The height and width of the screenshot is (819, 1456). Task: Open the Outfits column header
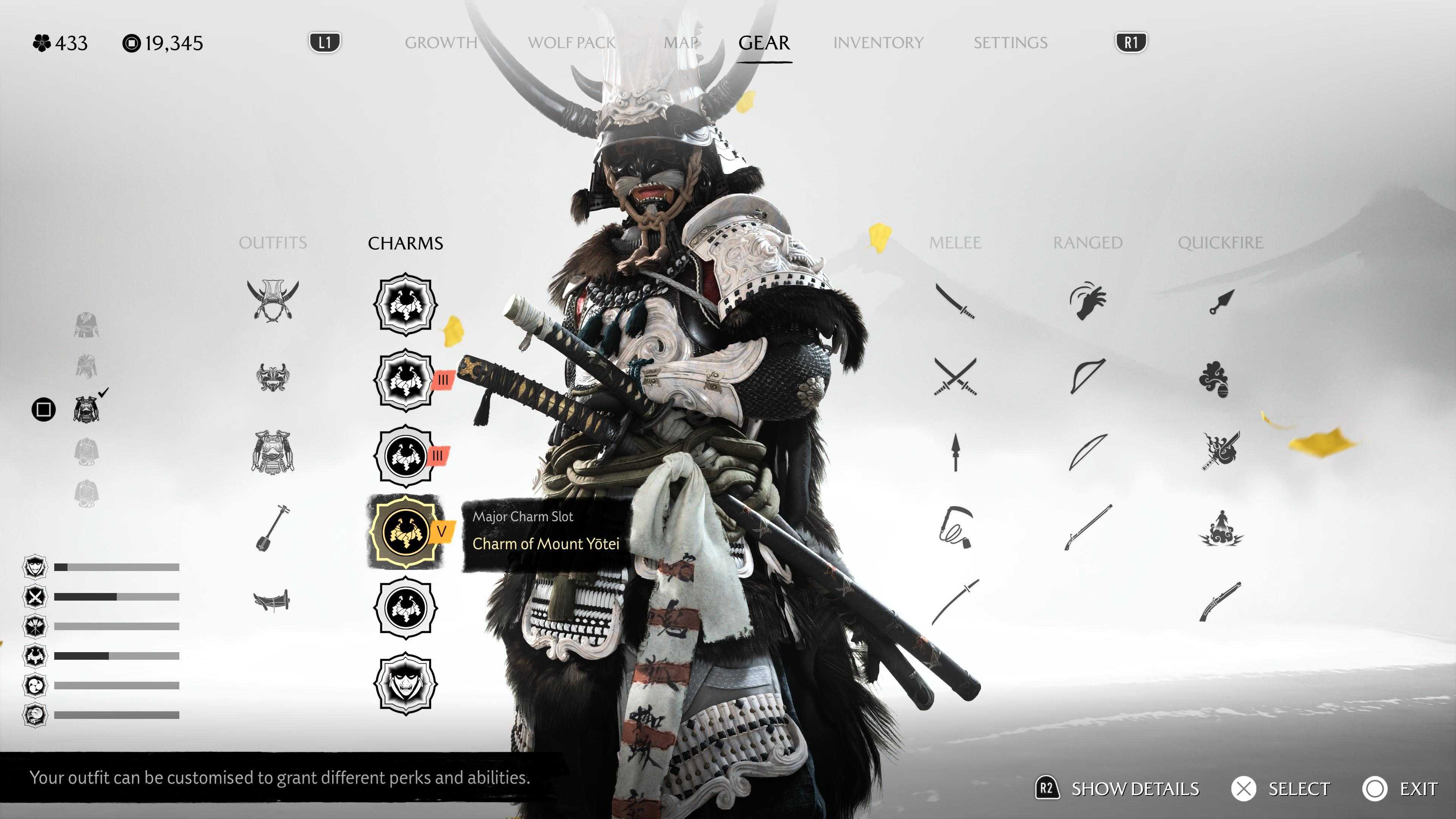(x=273, y=243)
